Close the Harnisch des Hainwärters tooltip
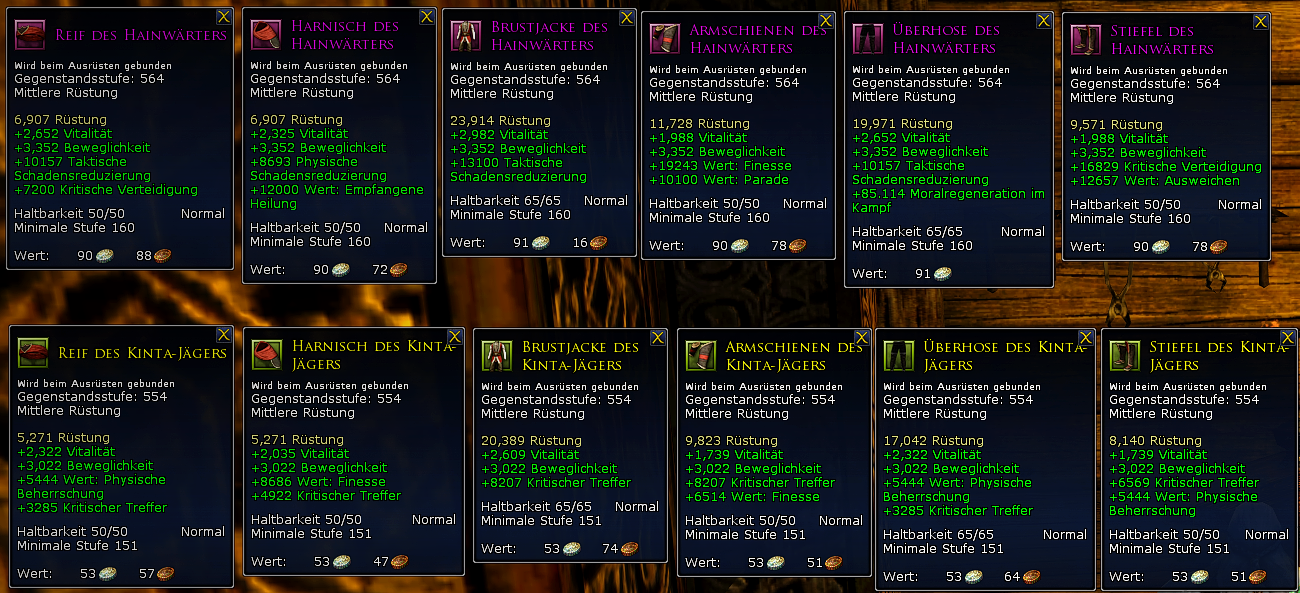Image resolution: width=1300 pixels, height=593 pixels. coord(427,17)
